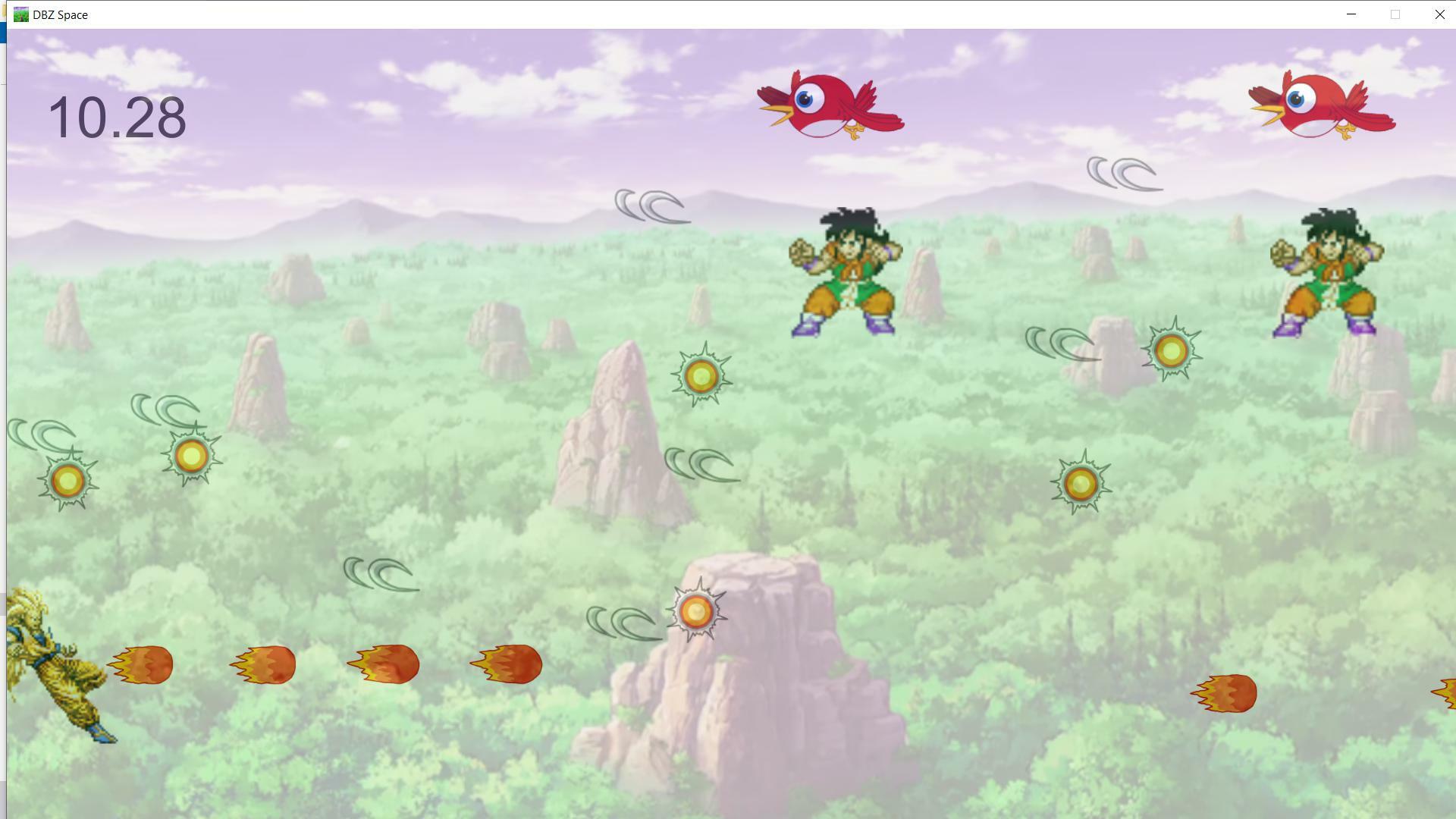Click the second fireball in the horizontal row
This screenshot has height=819, width=1456.
click(x=265, y=664)
